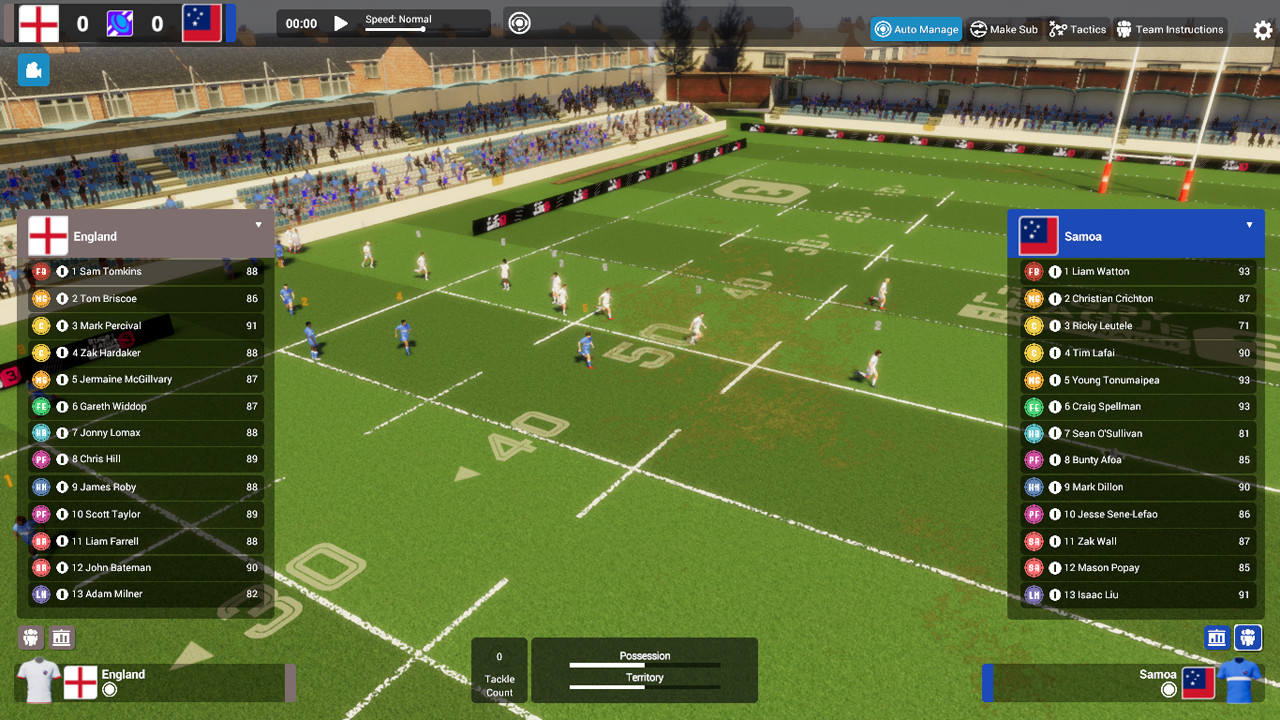Select the Samoa squad players icon
Screen dimensions: 1280x720
click(x=1248, y=637)
